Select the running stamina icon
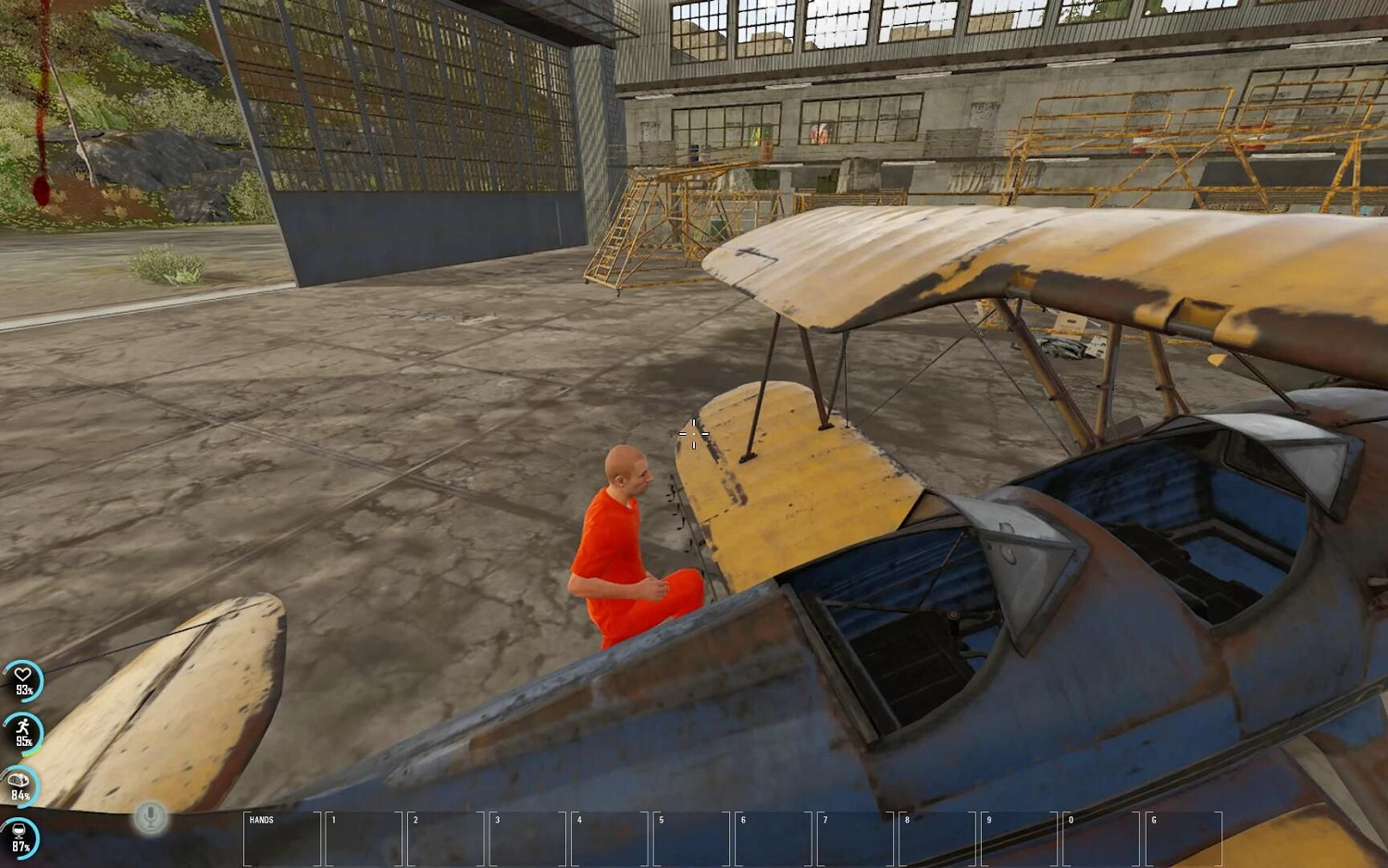 click(x=21, y=727)
